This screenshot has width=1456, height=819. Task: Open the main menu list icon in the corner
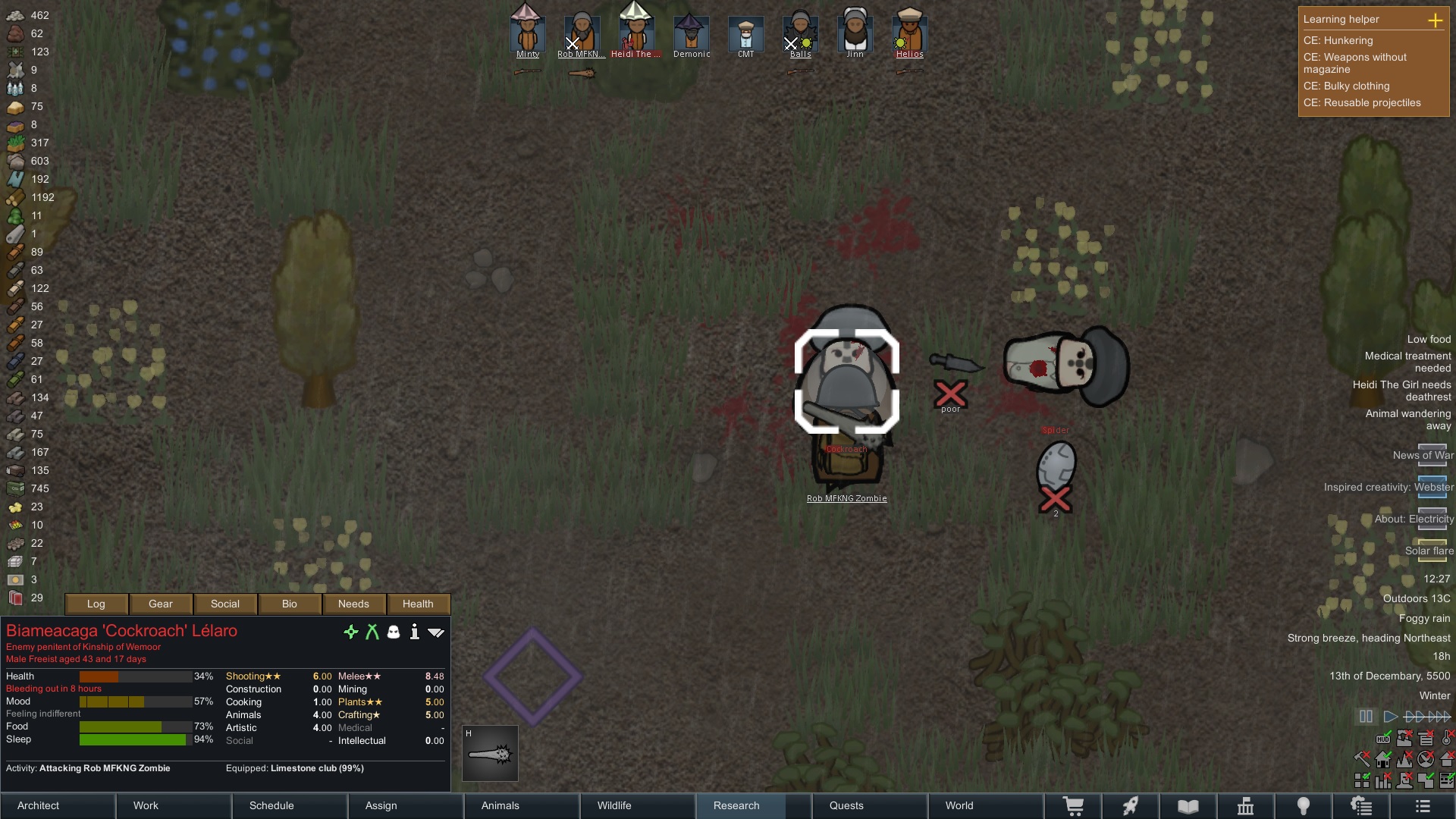click(1423, 806)
